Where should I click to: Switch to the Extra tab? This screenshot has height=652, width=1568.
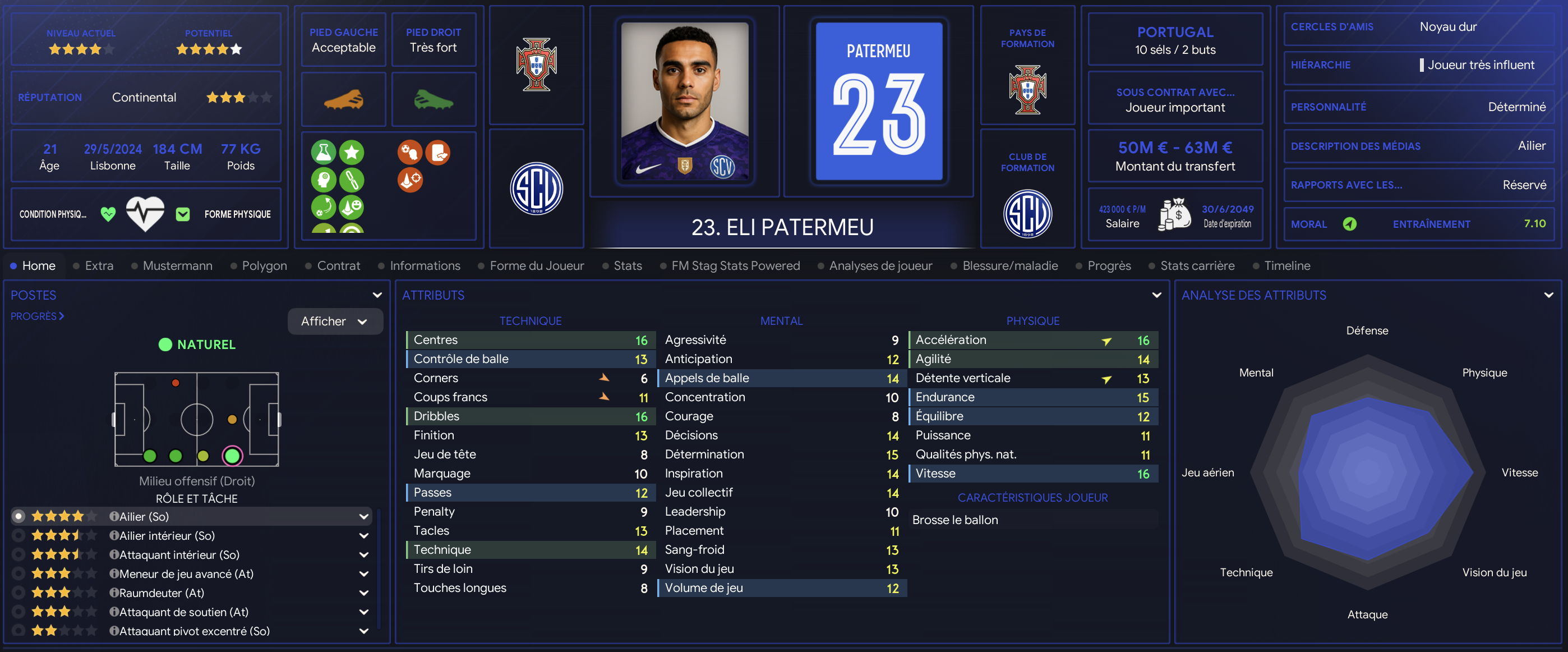point(99,266)
